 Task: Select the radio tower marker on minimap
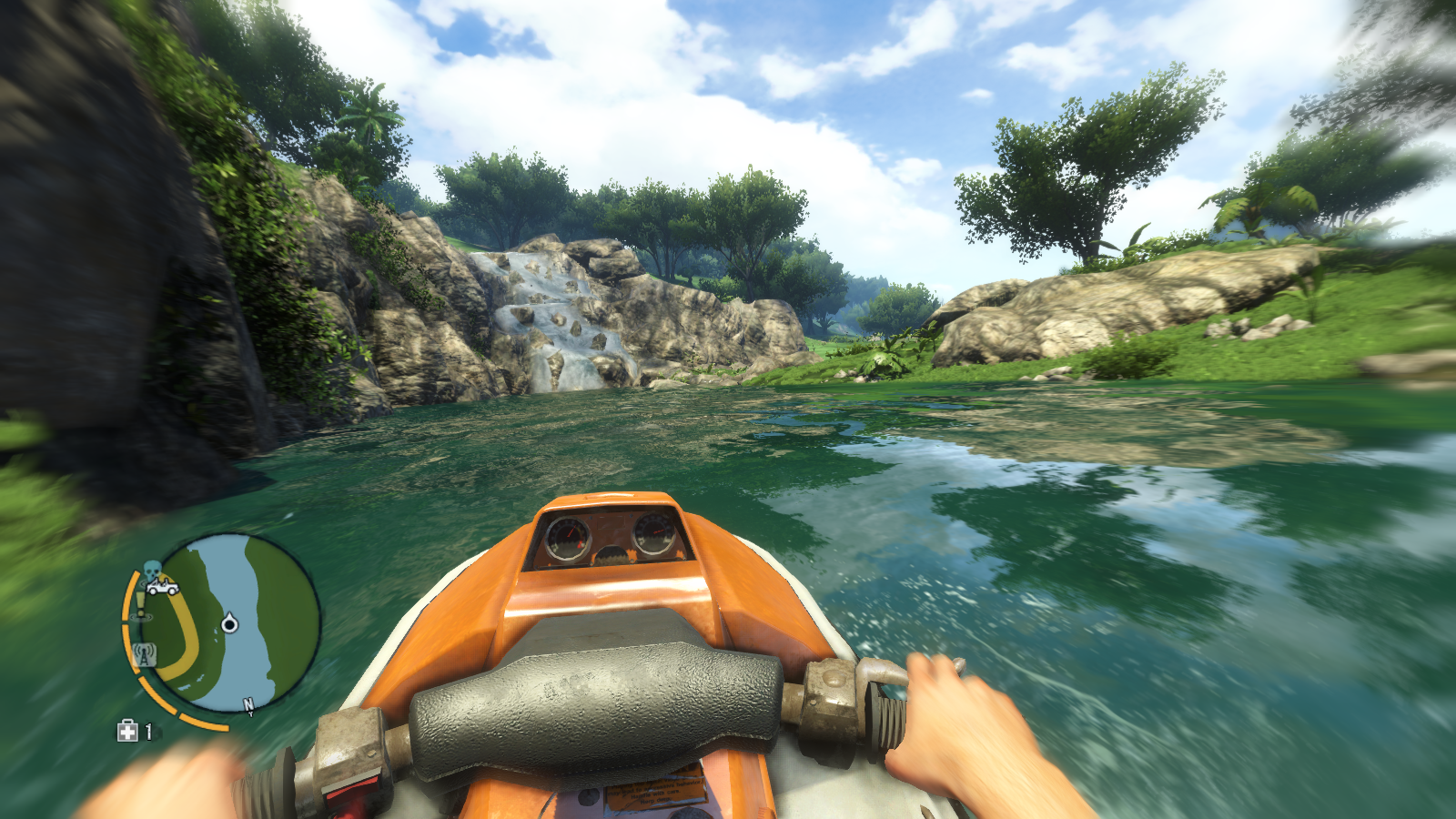coord(144,654)
